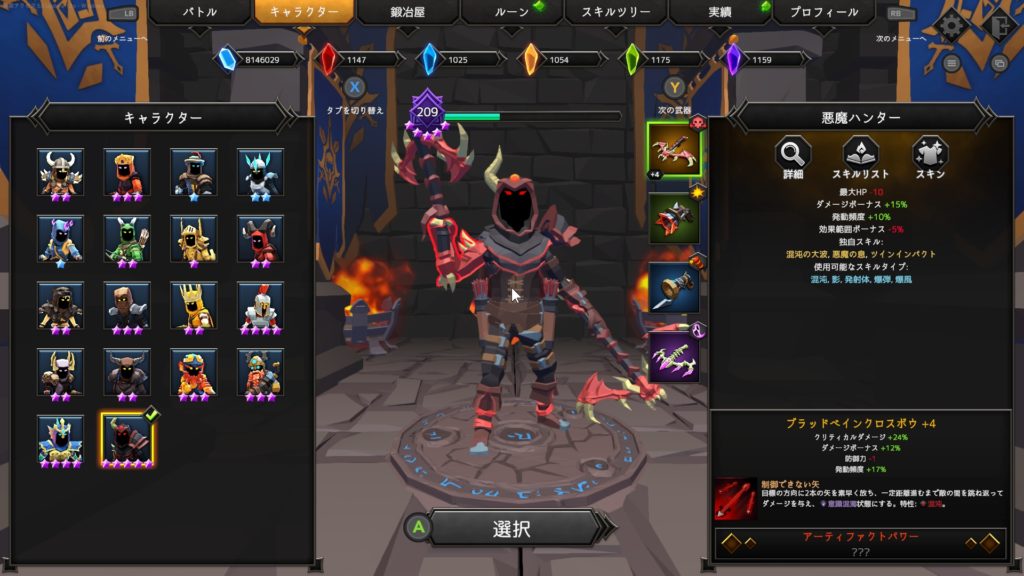Click the exit door icon
This screenshot has width=1024, height=576.
(995, 25)
